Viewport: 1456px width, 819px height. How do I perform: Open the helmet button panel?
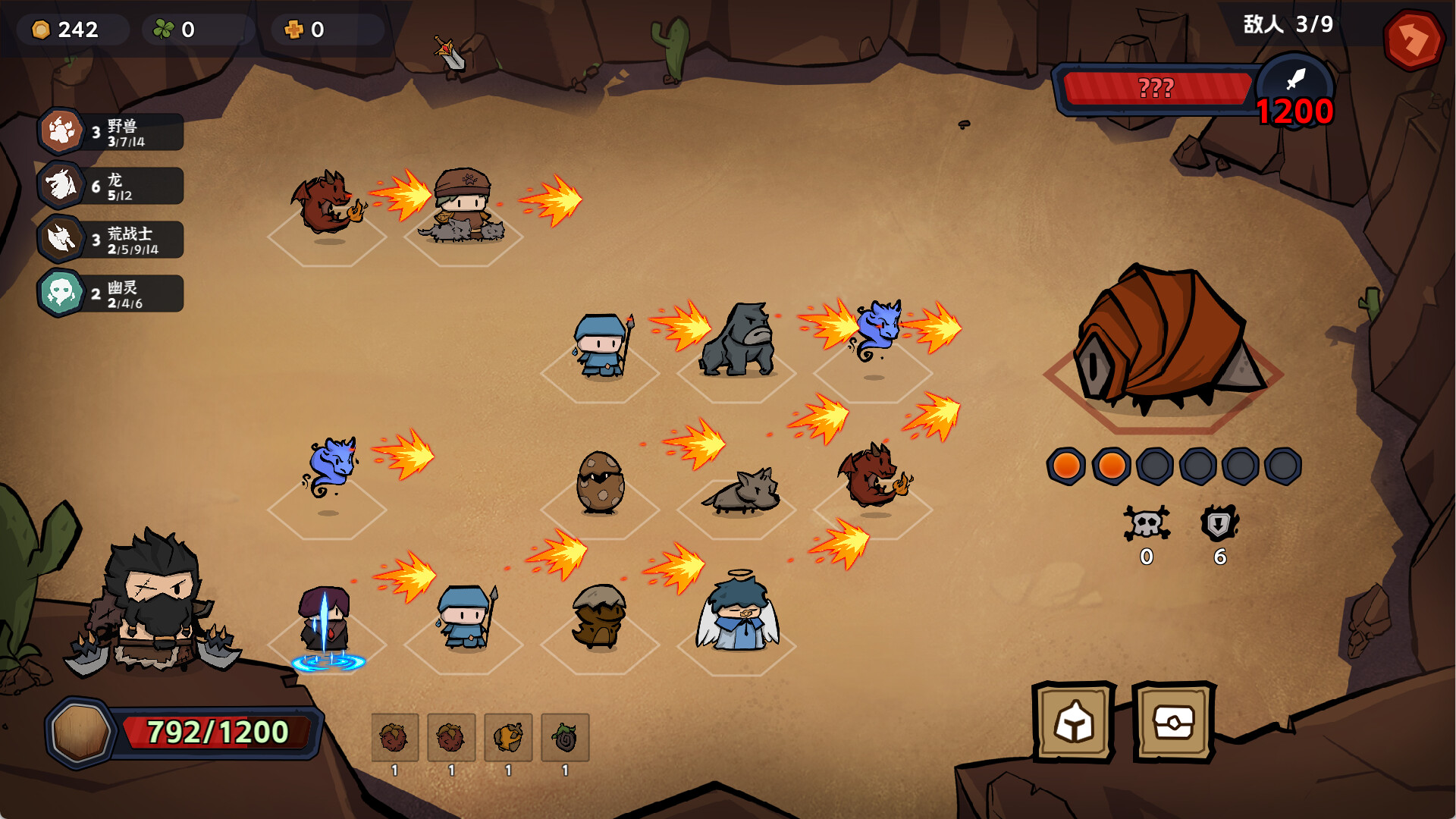tap(1073, 722)
